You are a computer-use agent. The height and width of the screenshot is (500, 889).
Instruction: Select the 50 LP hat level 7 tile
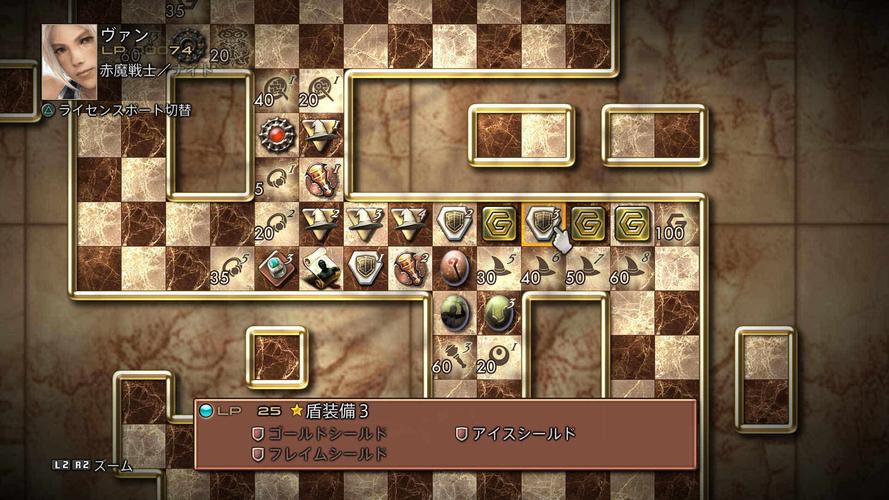pyautogui.click(x=586, y=268)
